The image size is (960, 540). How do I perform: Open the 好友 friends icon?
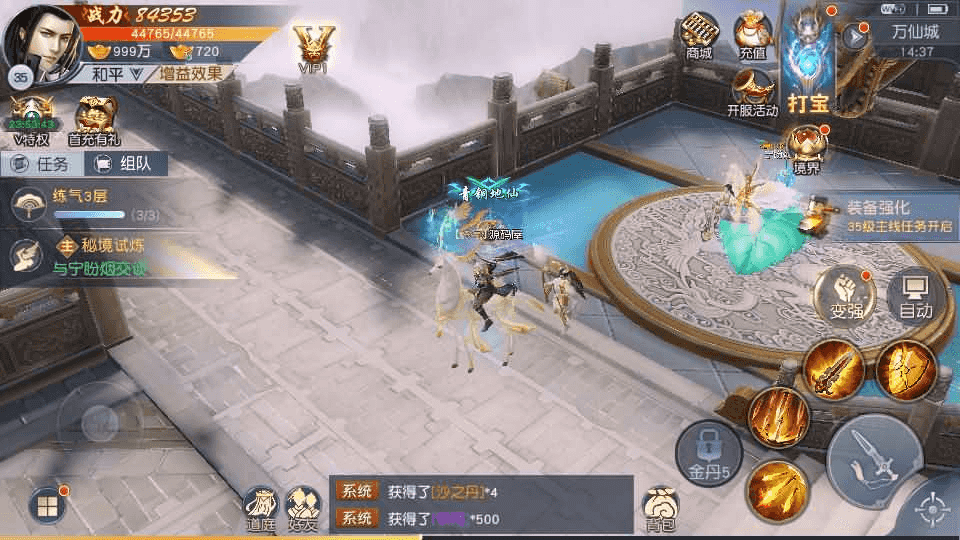tap(303, 508)
